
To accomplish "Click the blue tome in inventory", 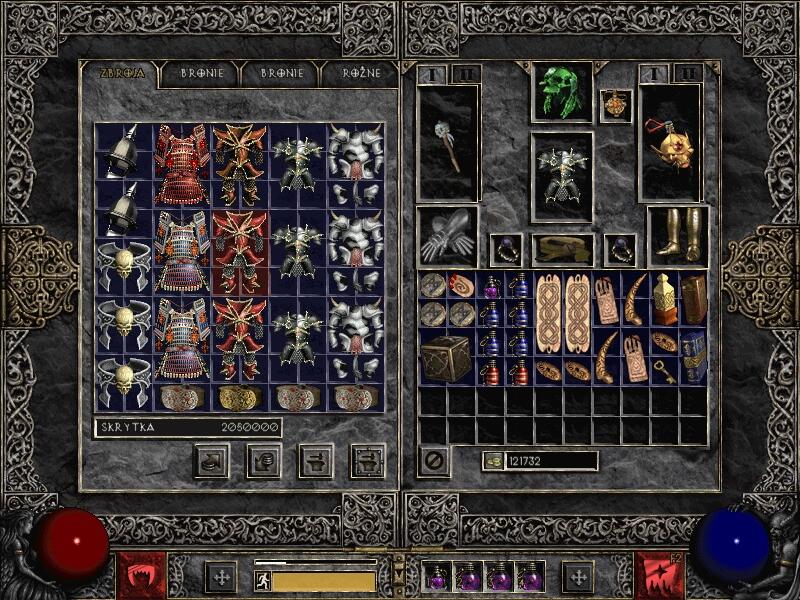I will click(693, 357).
